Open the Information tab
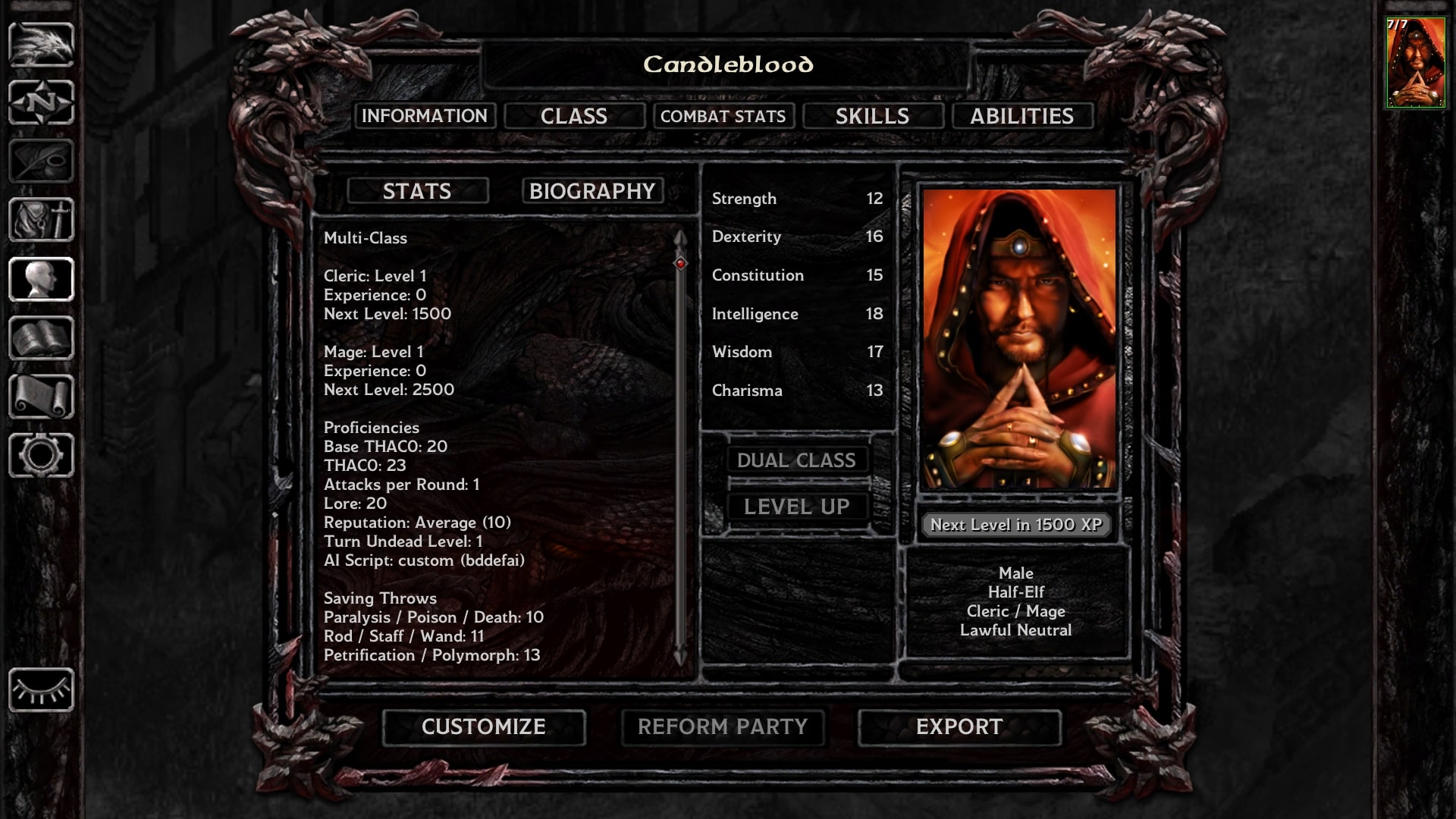1456x819 pixels. coord(425,116)
